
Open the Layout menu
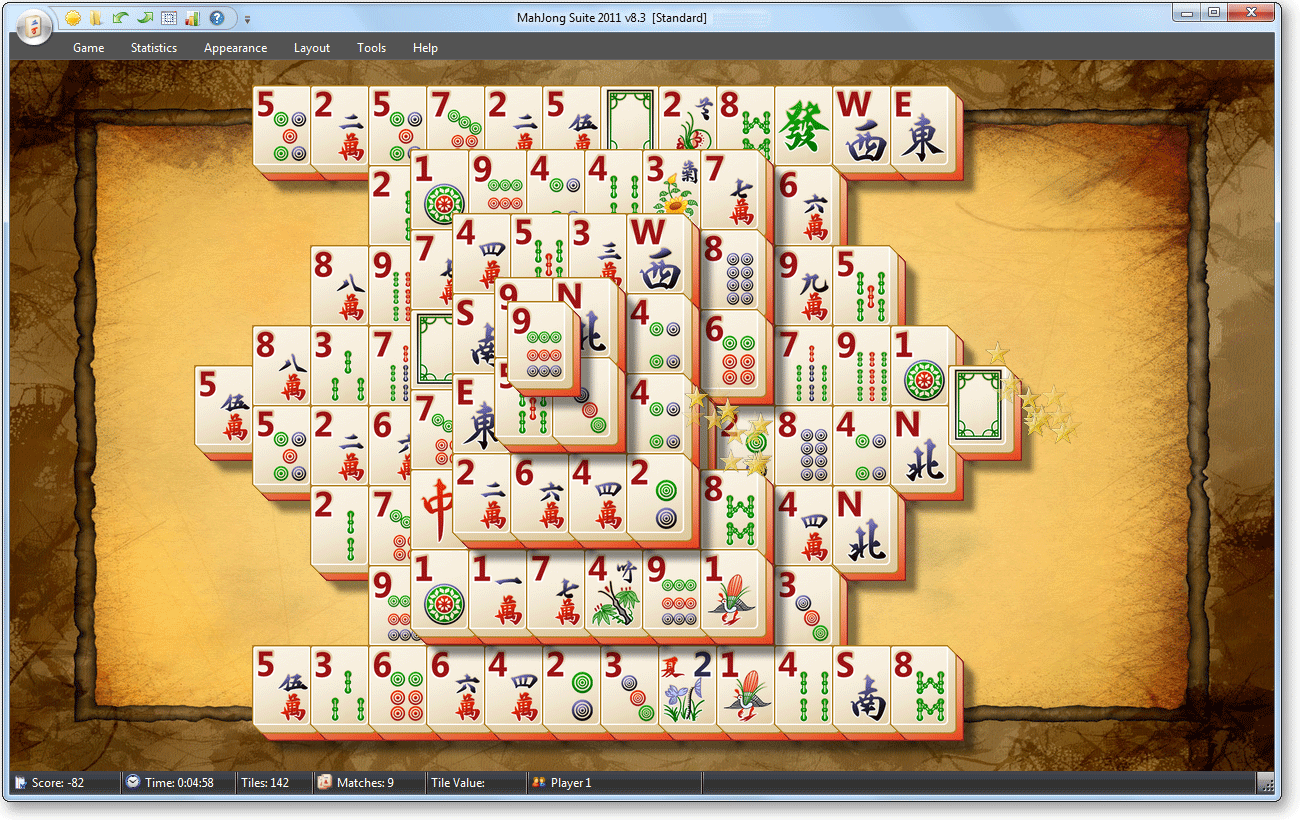[x=312, y=48]
